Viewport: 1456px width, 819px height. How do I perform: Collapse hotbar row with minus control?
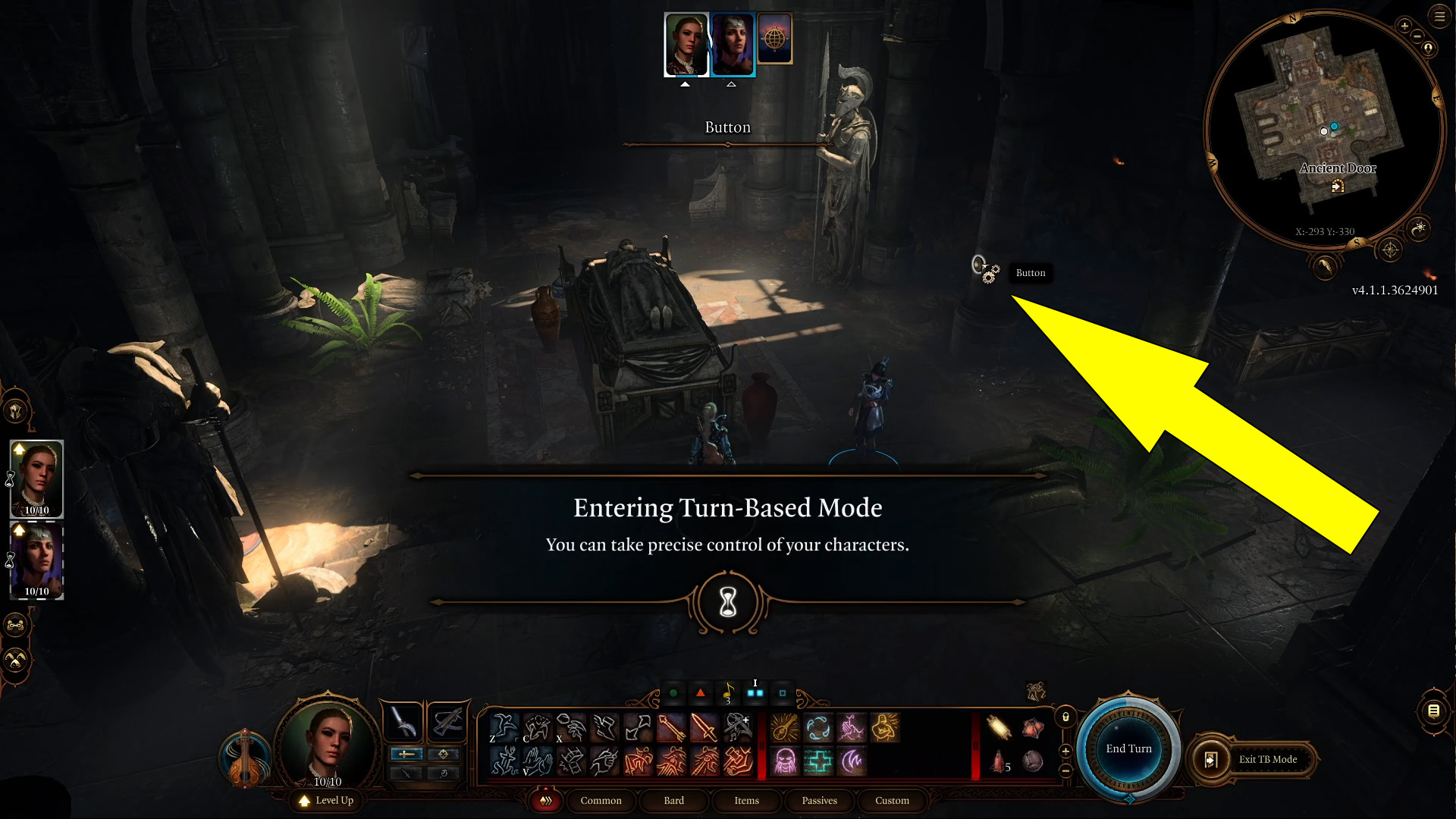point(1065,771)
